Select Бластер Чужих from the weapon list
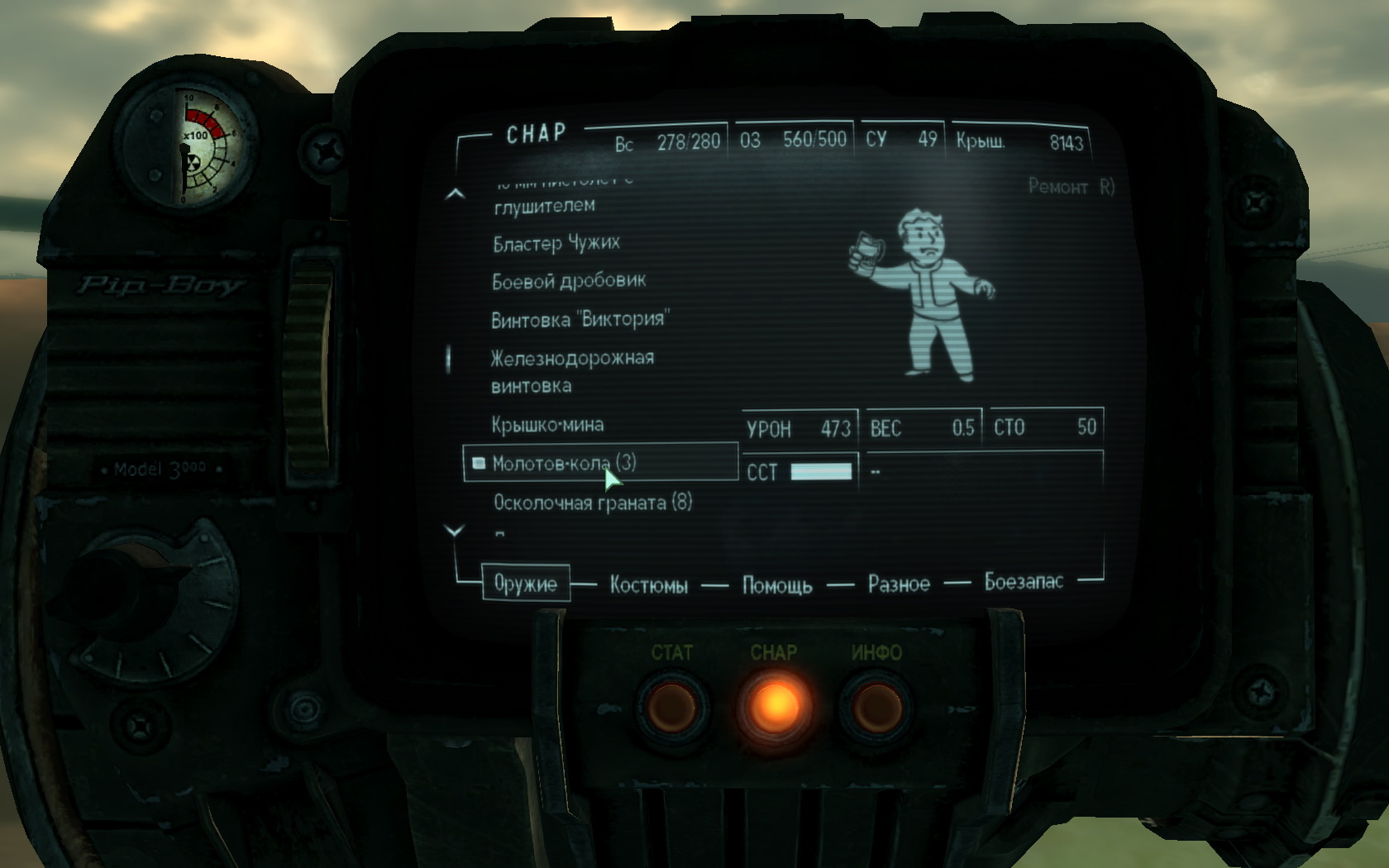Viewport: 1389px width, 868px height. (556, 243)
